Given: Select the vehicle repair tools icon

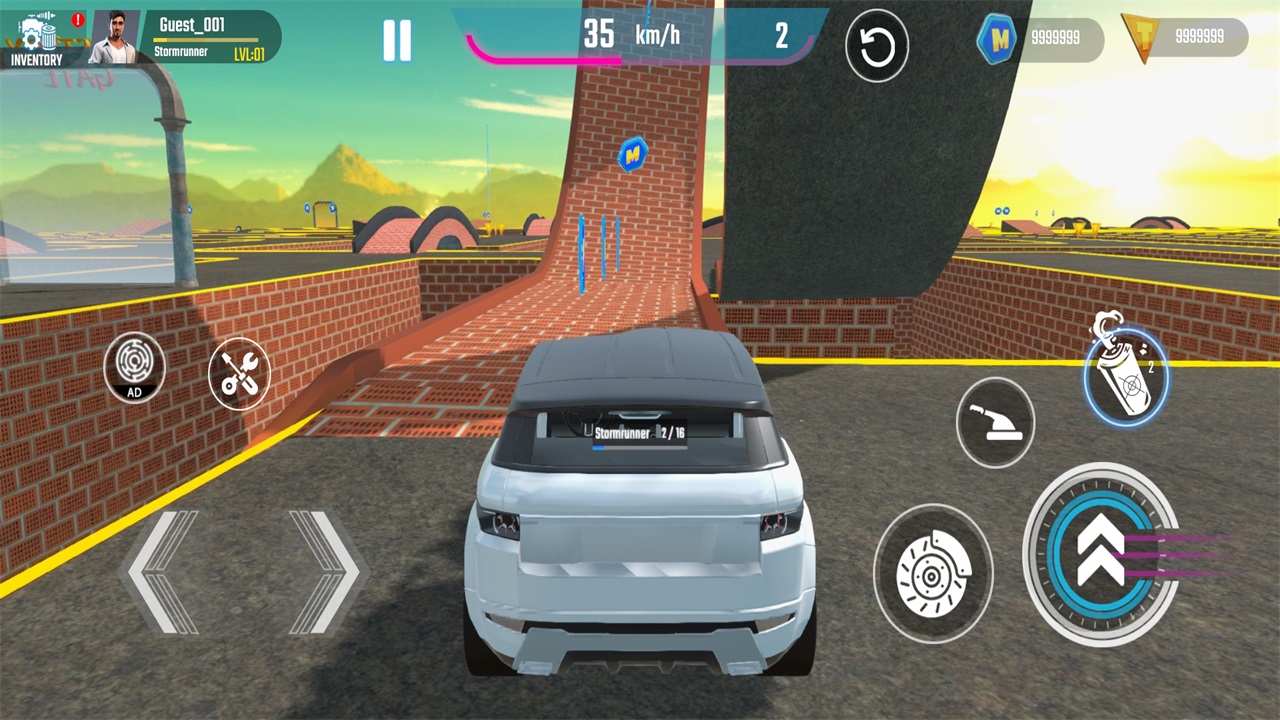Looking at the screenshot, I should pos(238,373).
